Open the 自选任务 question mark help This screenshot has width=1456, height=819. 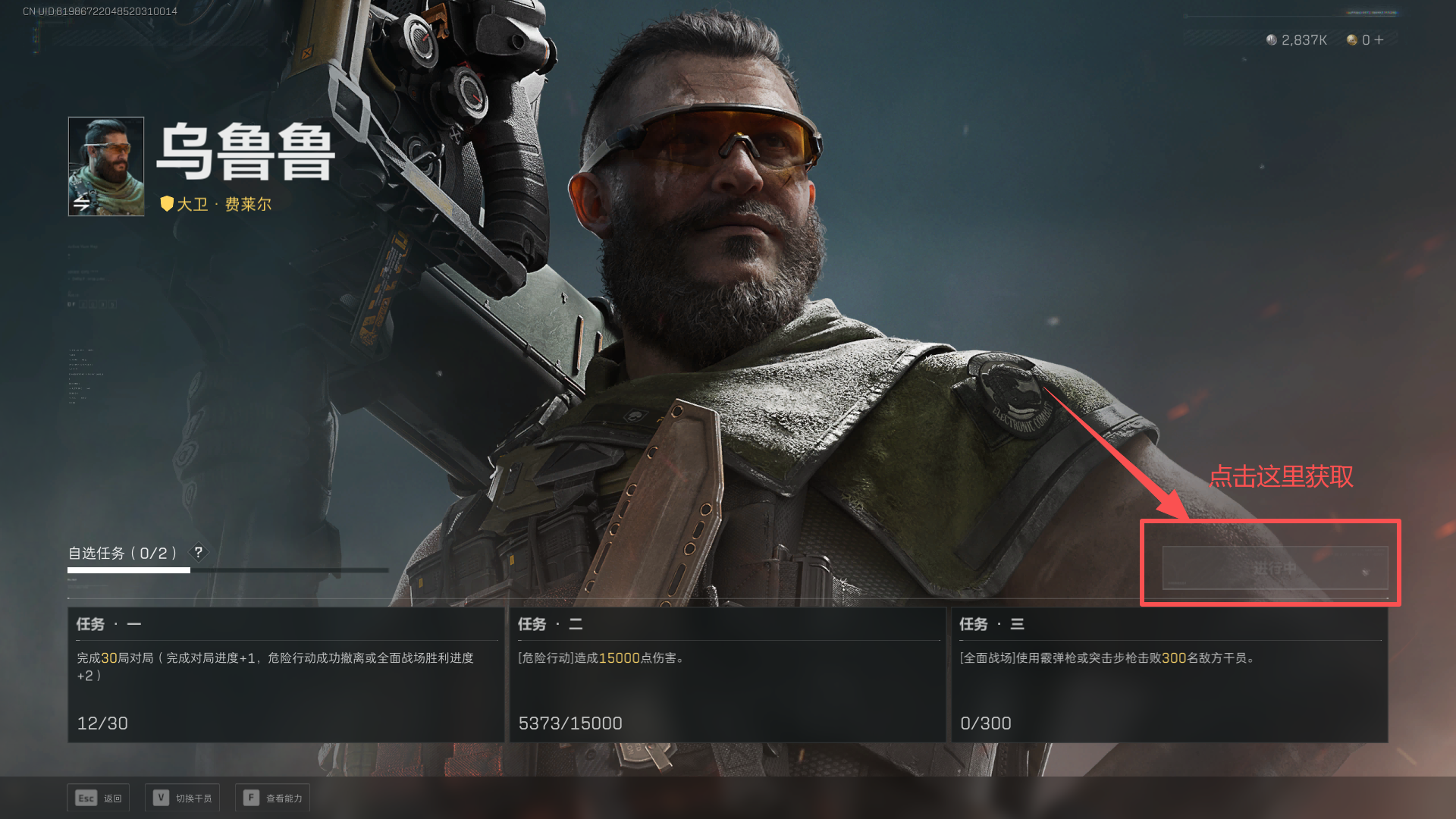[x=199, y=552]
